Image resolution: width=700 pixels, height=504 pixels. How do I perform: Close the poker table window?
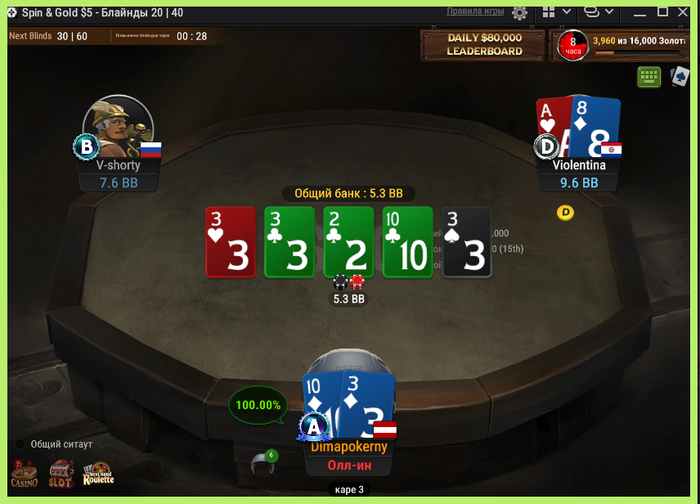685,12
